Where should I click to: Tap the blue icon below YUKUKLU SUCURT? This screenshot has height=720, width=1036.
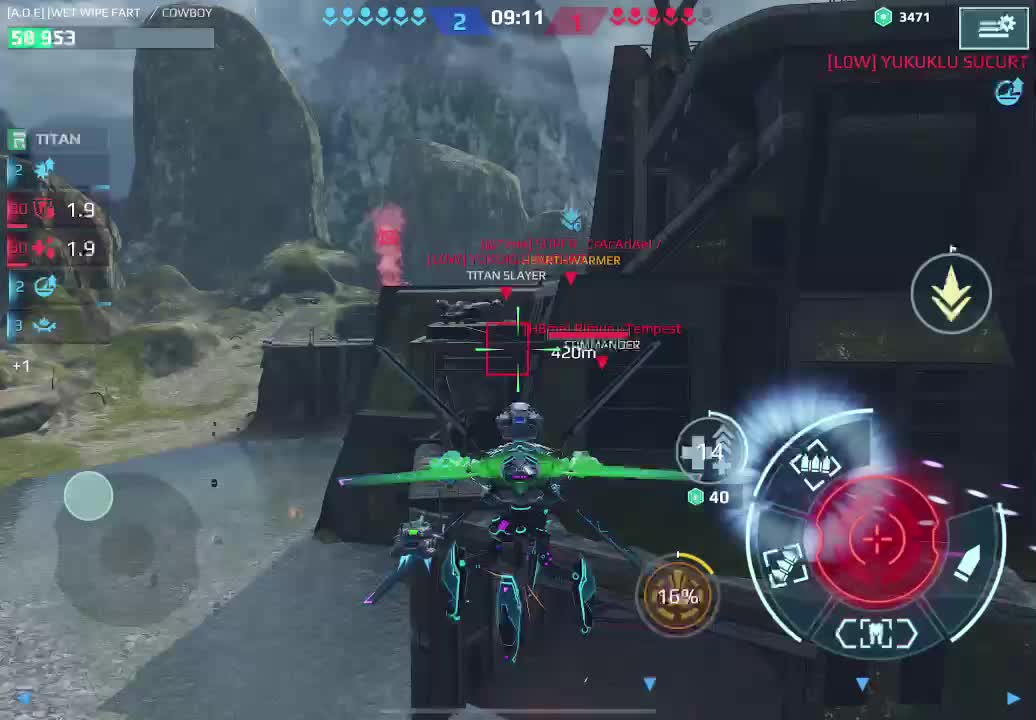[x=1008, y=93]
